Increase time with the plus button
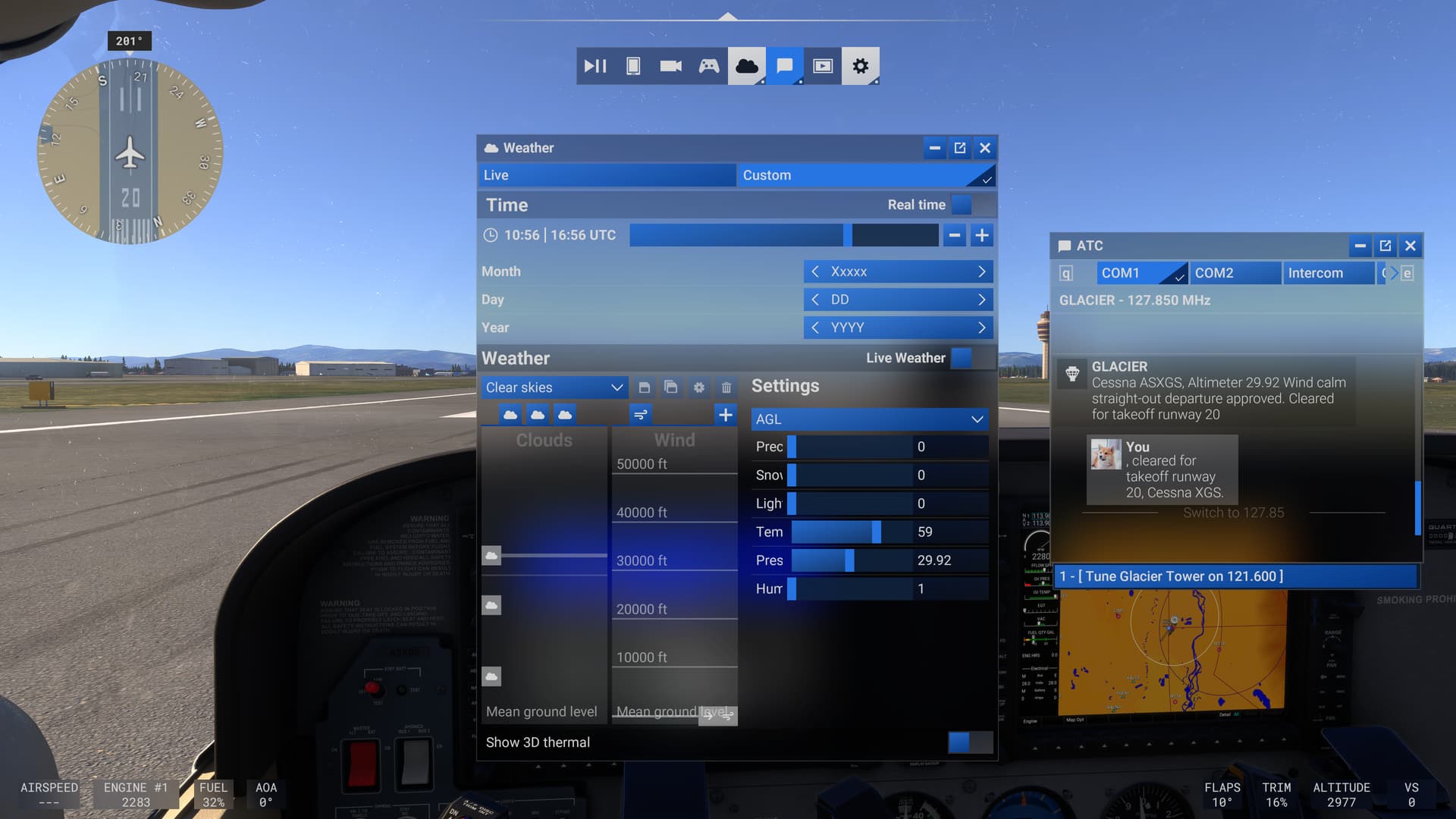Image resolution: width=1456 pixels, height=819 pixels. [981, 235]
